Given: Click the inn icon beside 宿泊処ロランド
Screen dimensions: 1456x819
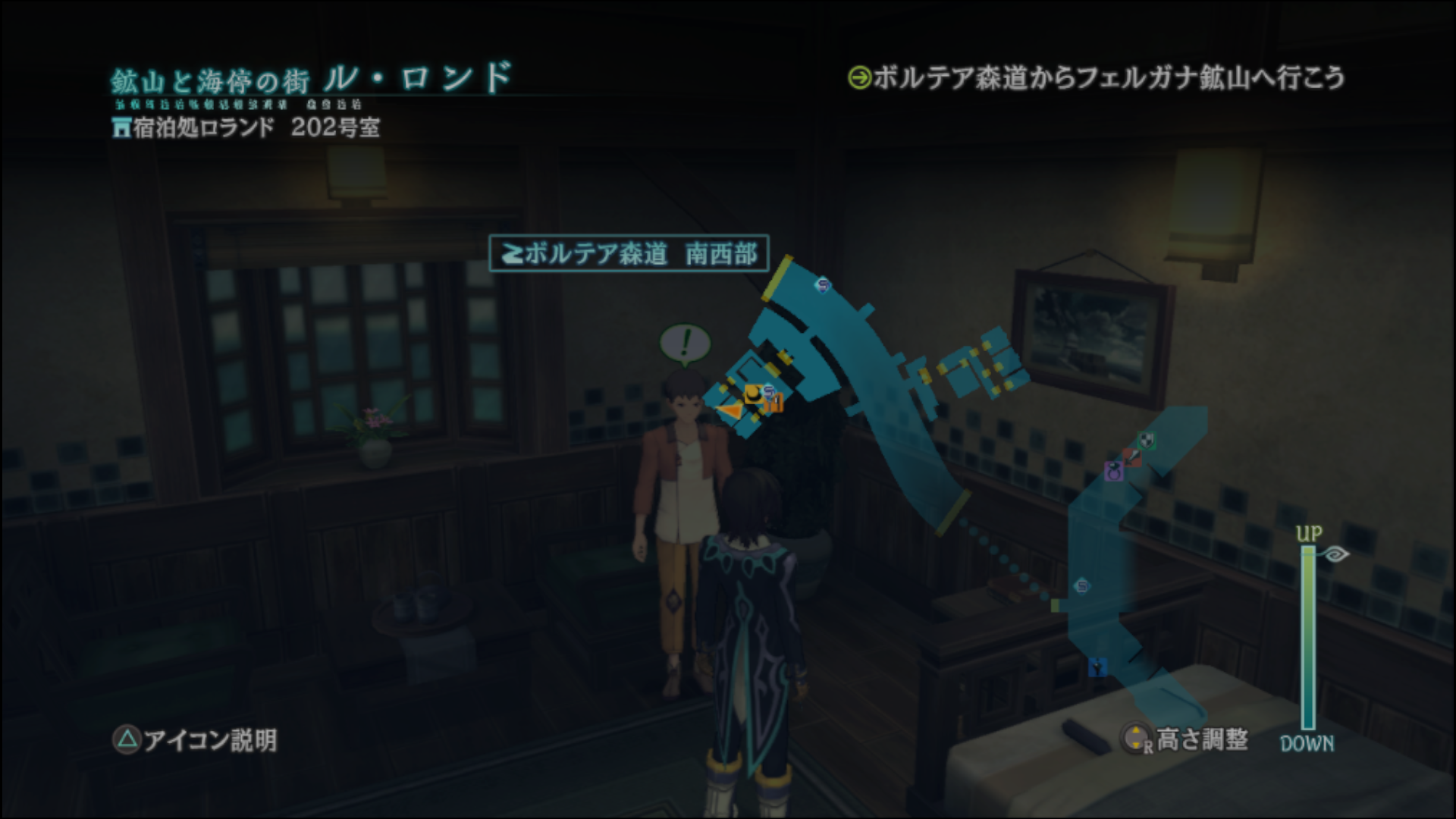Looking at the screenshot, I should pos(121,127).
